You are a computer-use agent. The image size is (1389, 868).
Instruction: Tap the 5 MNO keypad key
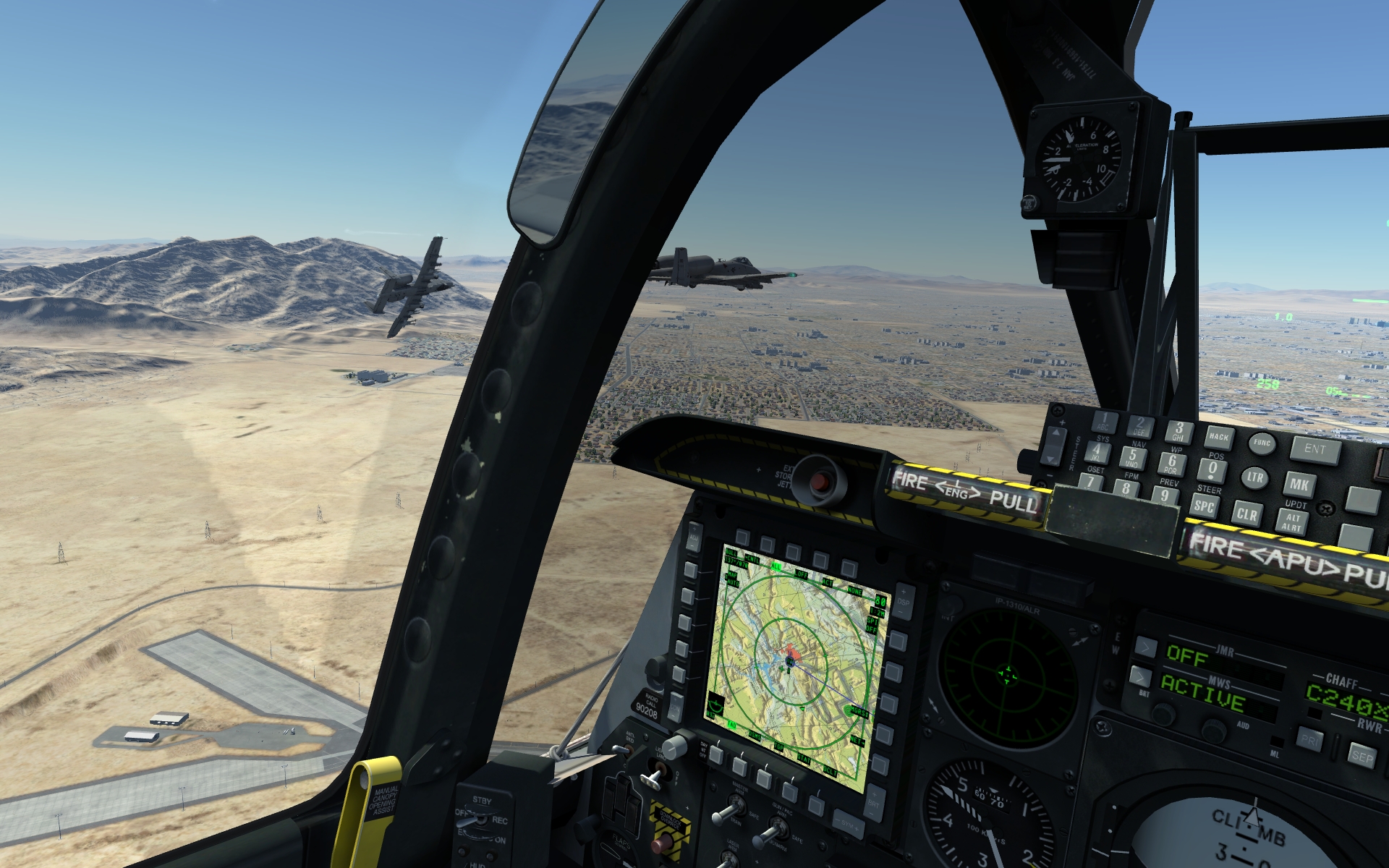(x=1132, y=457)
